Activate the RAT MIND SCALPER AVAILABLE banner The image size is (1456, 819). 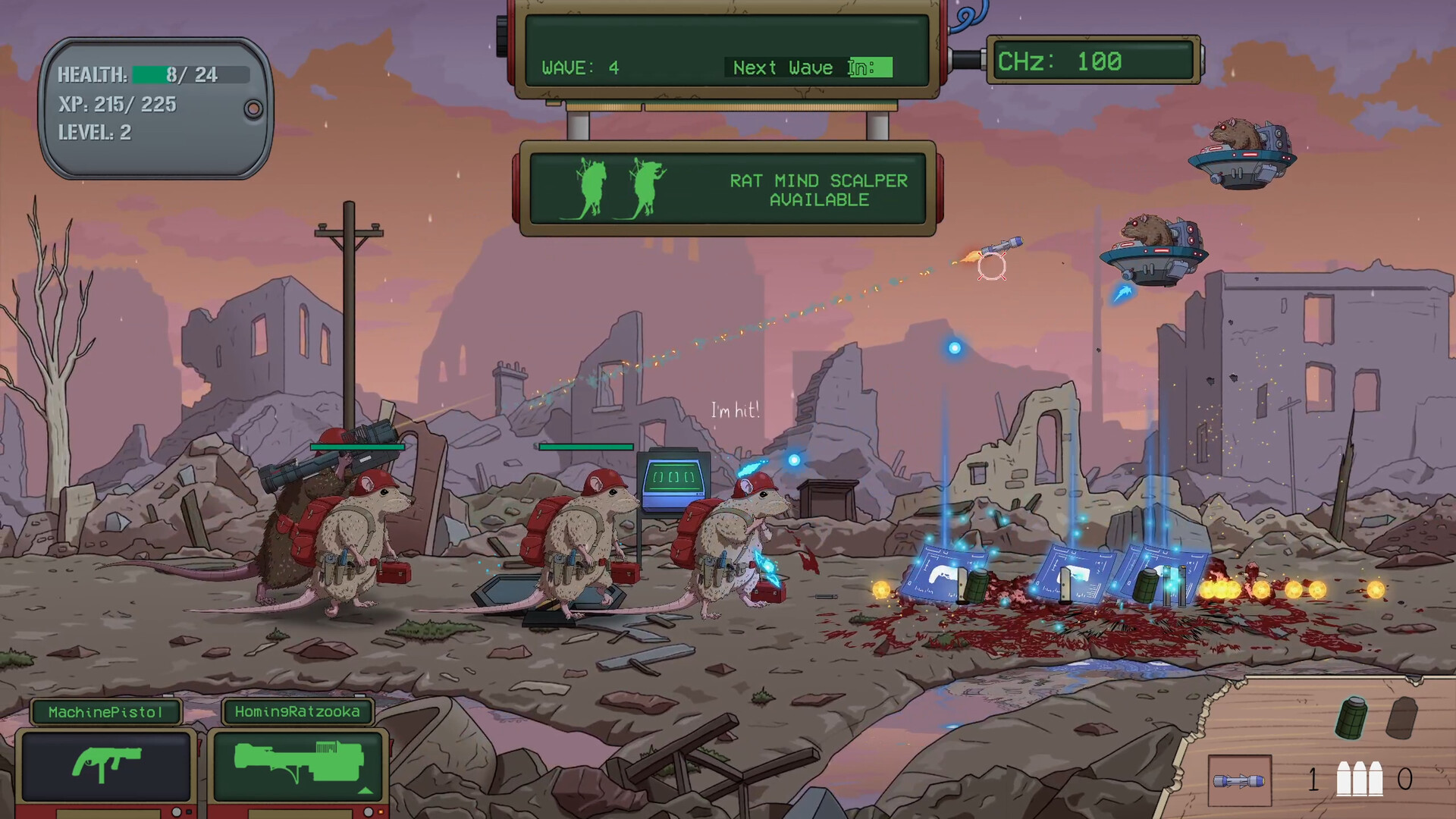pyautogui.click(x=819, y=190)
